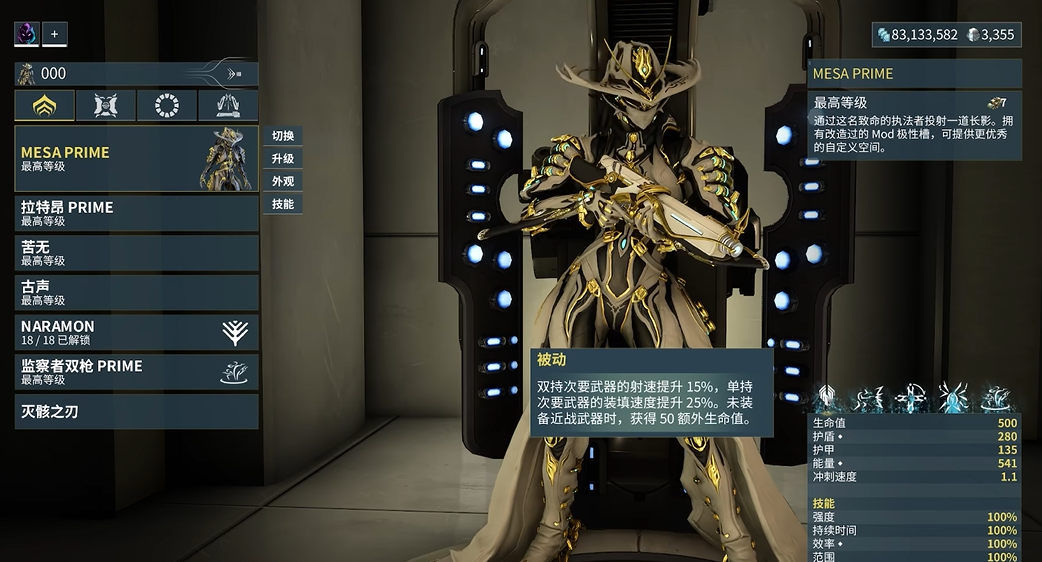Select Mesa's fourth ability icon, far right
This screenshot has width=1042, height=562.
pyautogui.click(x=996, y=399)
